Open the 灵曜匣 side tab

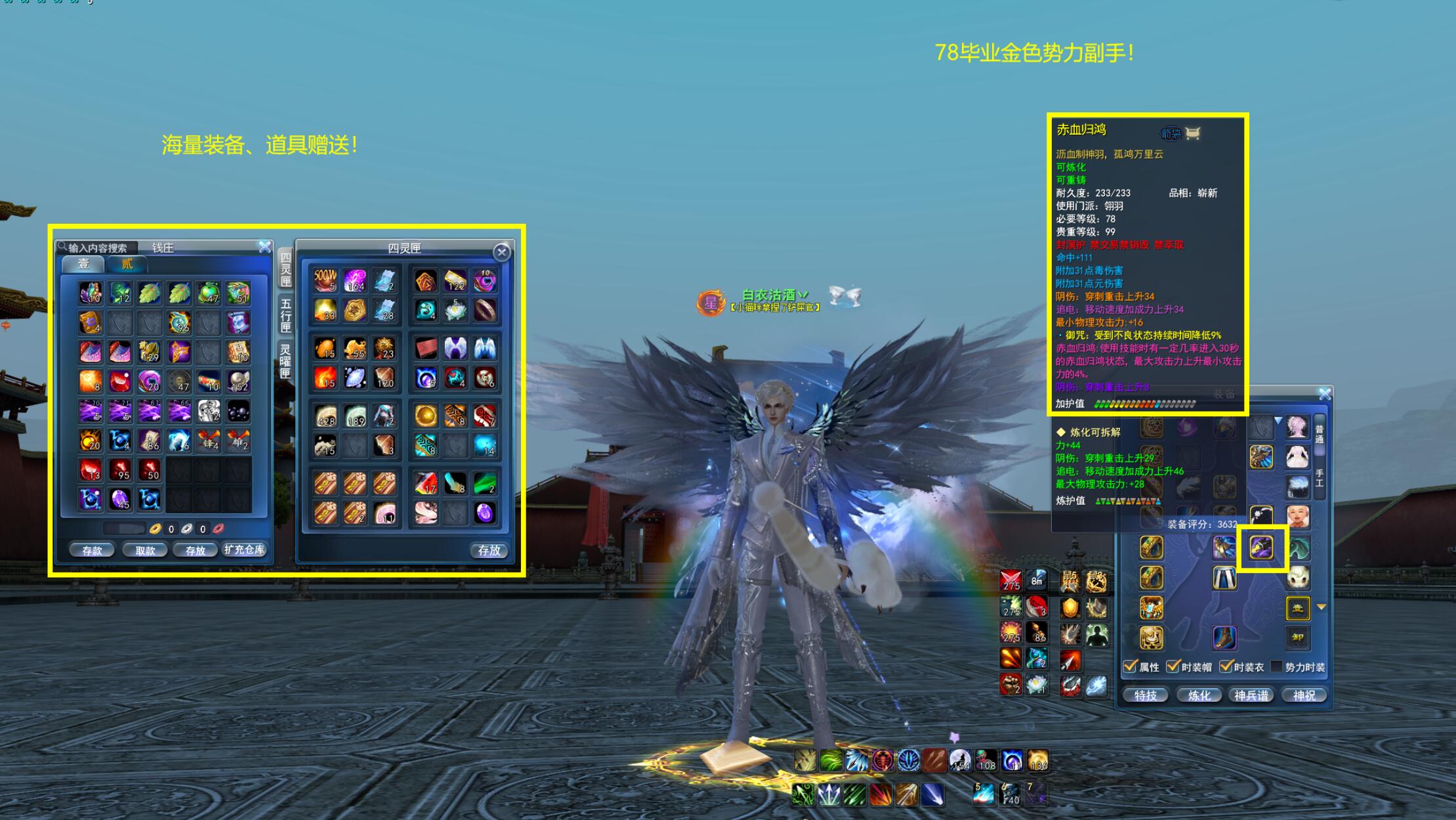tap(285, 360)
